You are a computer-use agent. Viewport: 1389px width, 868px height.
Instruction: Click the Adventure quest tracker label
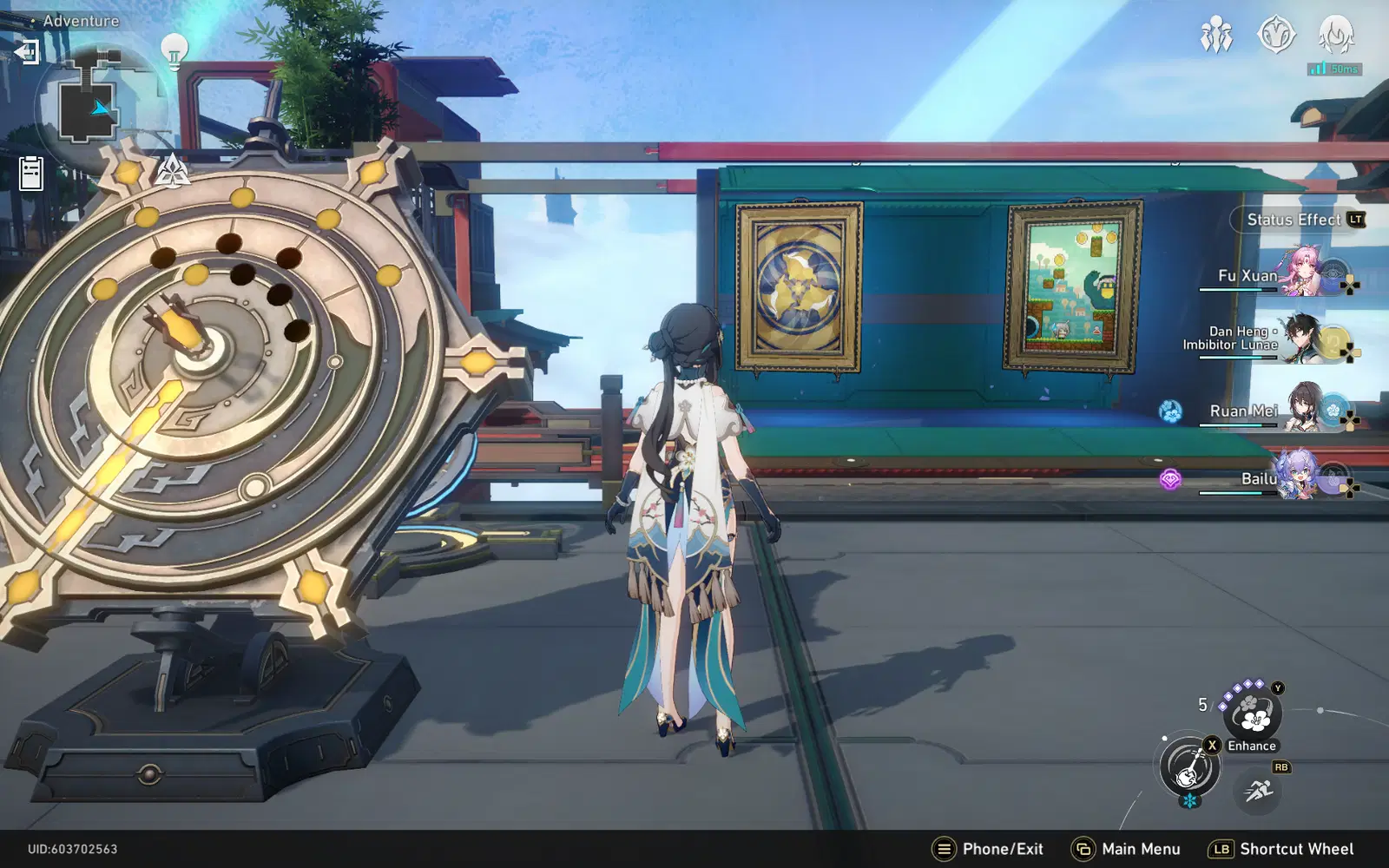pos(82,20)
